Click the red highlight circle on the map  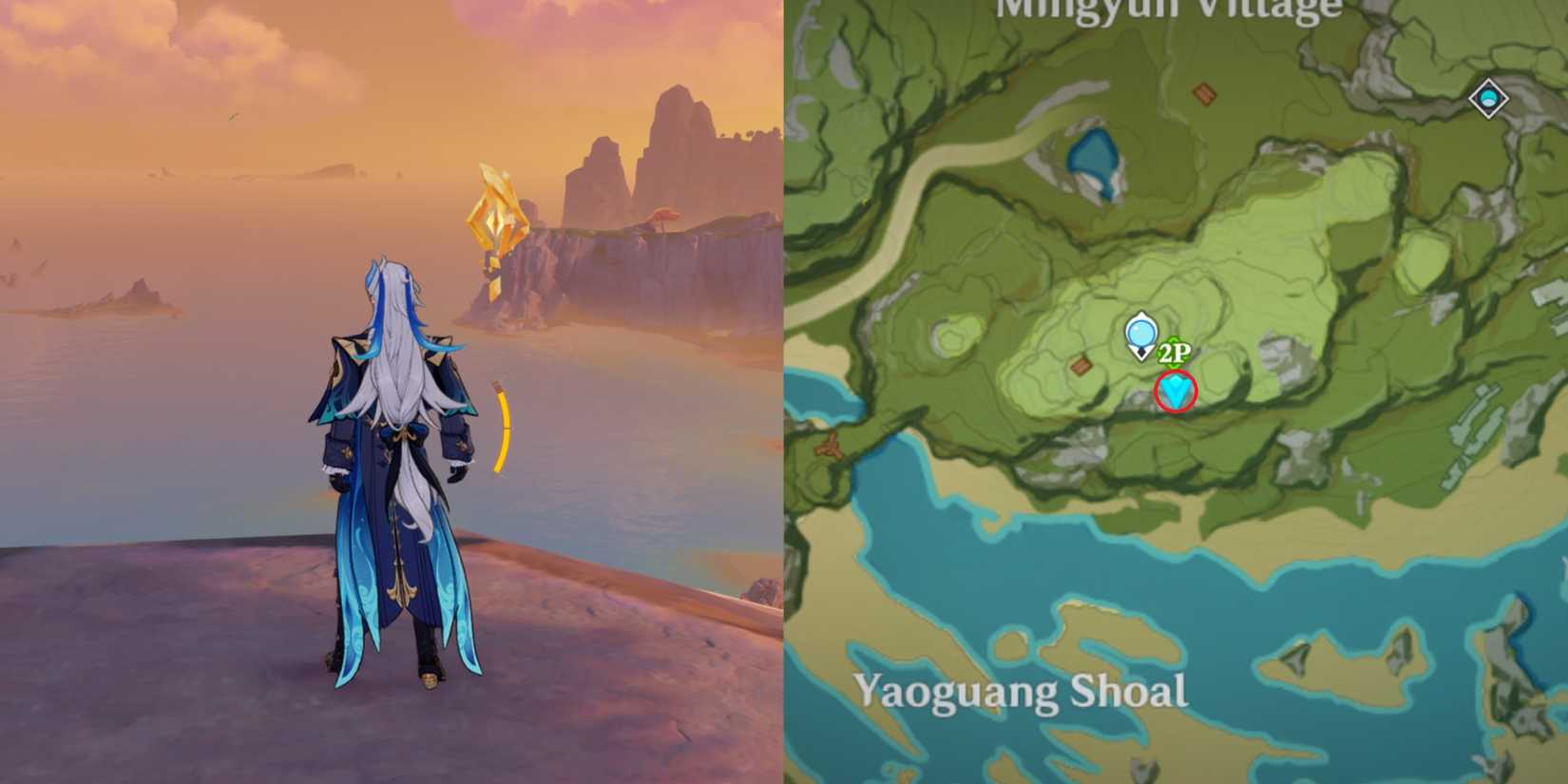coord(1175,391)
